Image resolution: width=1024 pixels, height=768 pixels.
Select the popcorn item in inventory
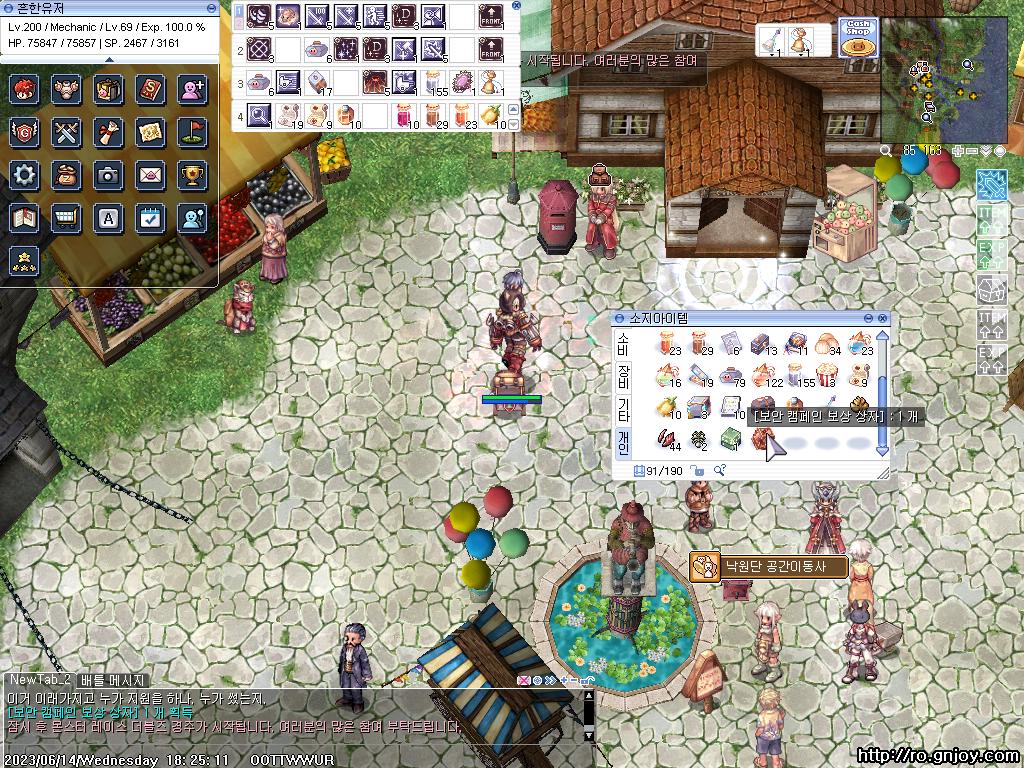(x=828, y=376)
